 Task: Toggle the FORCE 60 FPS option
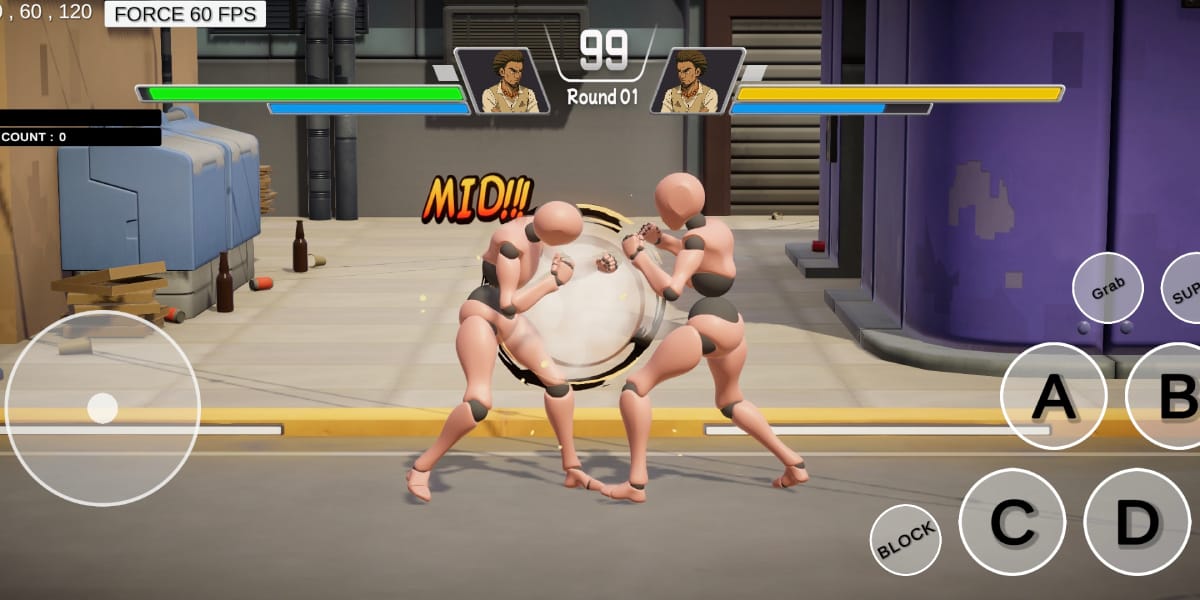coord(185,14)
